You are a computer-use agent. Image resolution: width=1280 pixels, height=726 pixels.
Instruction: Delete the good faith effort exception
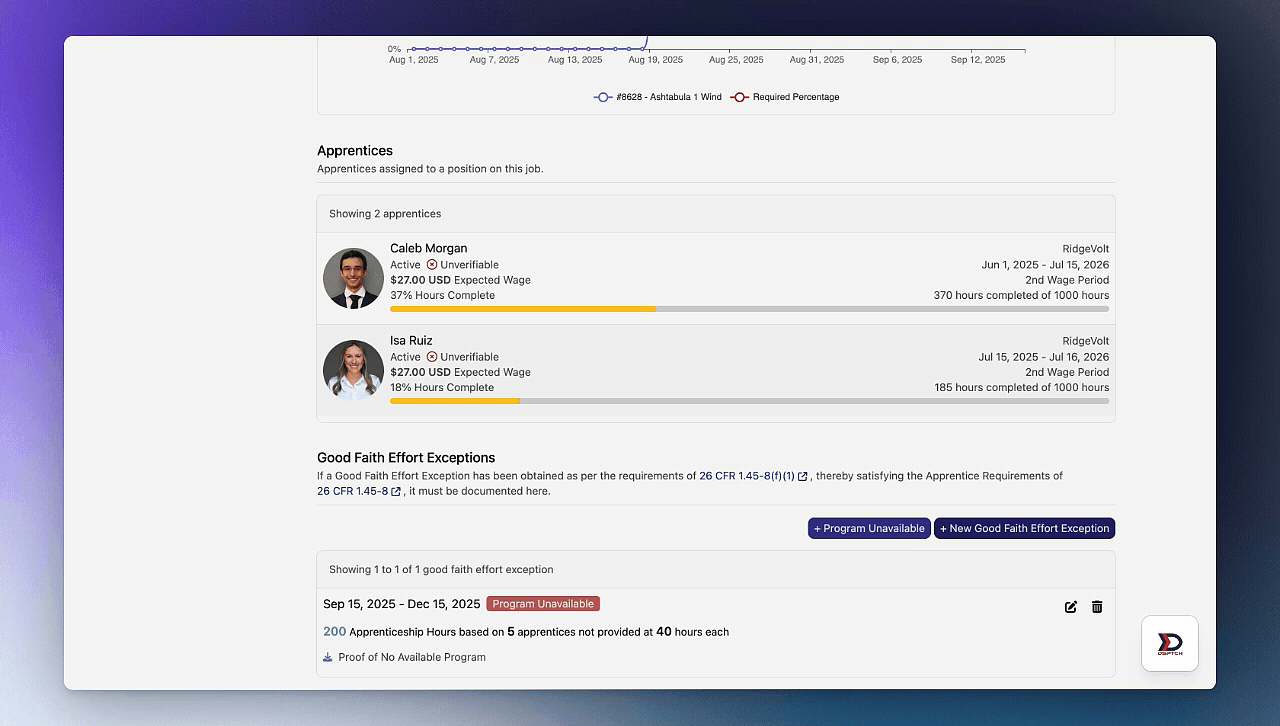(x=1097, y=607)
